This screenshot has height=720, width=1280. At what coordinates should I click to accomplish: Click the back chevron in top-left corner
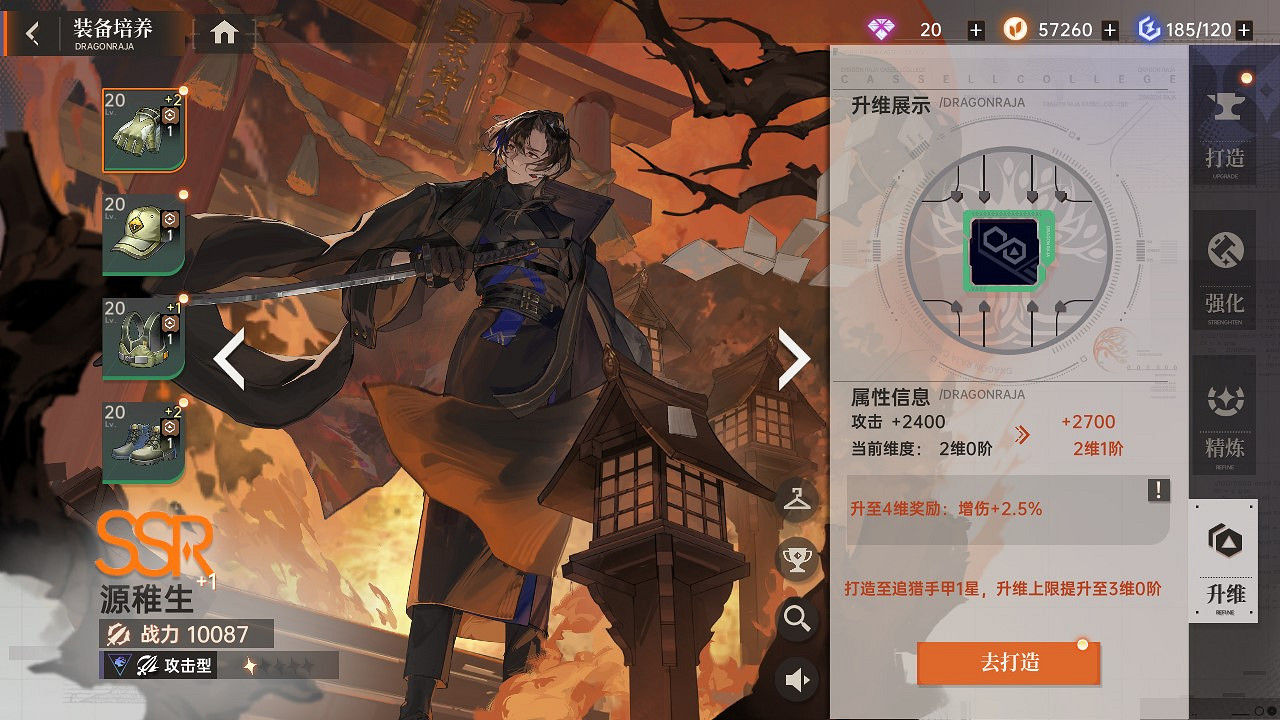pos(30,31)
